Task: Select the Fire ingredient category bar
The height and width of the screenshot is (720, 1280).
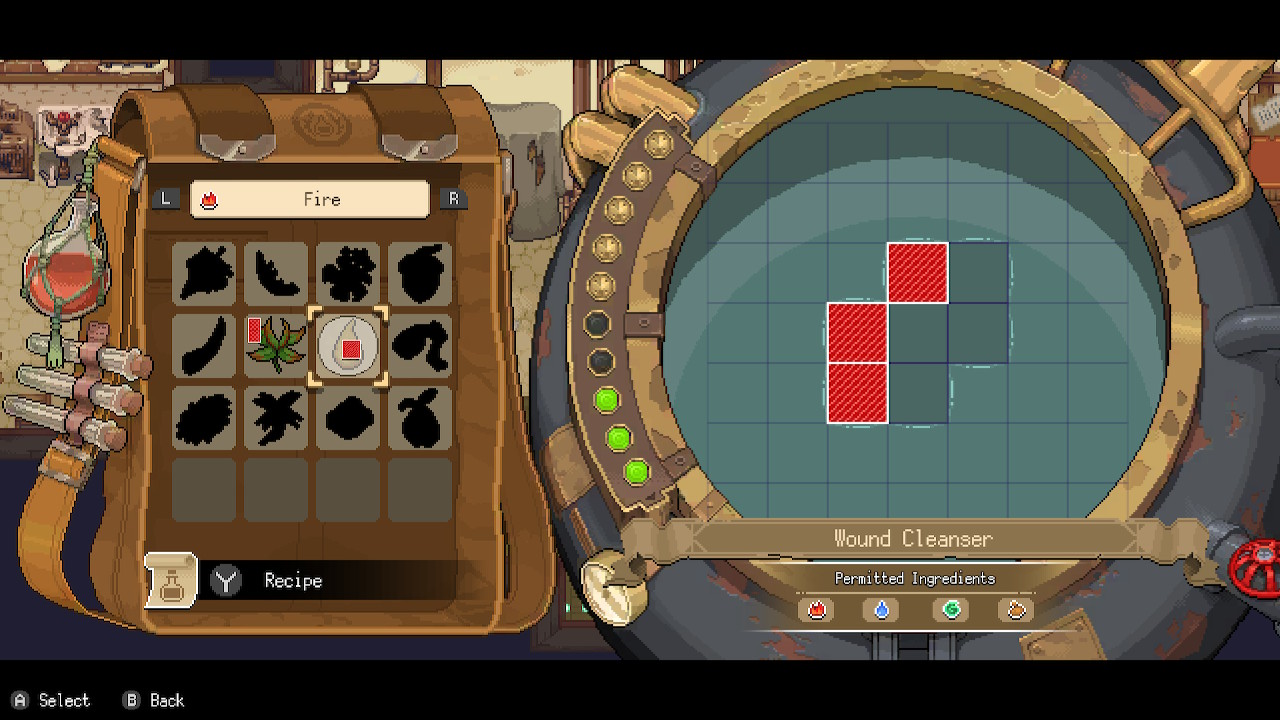Action: coord(310,200)
